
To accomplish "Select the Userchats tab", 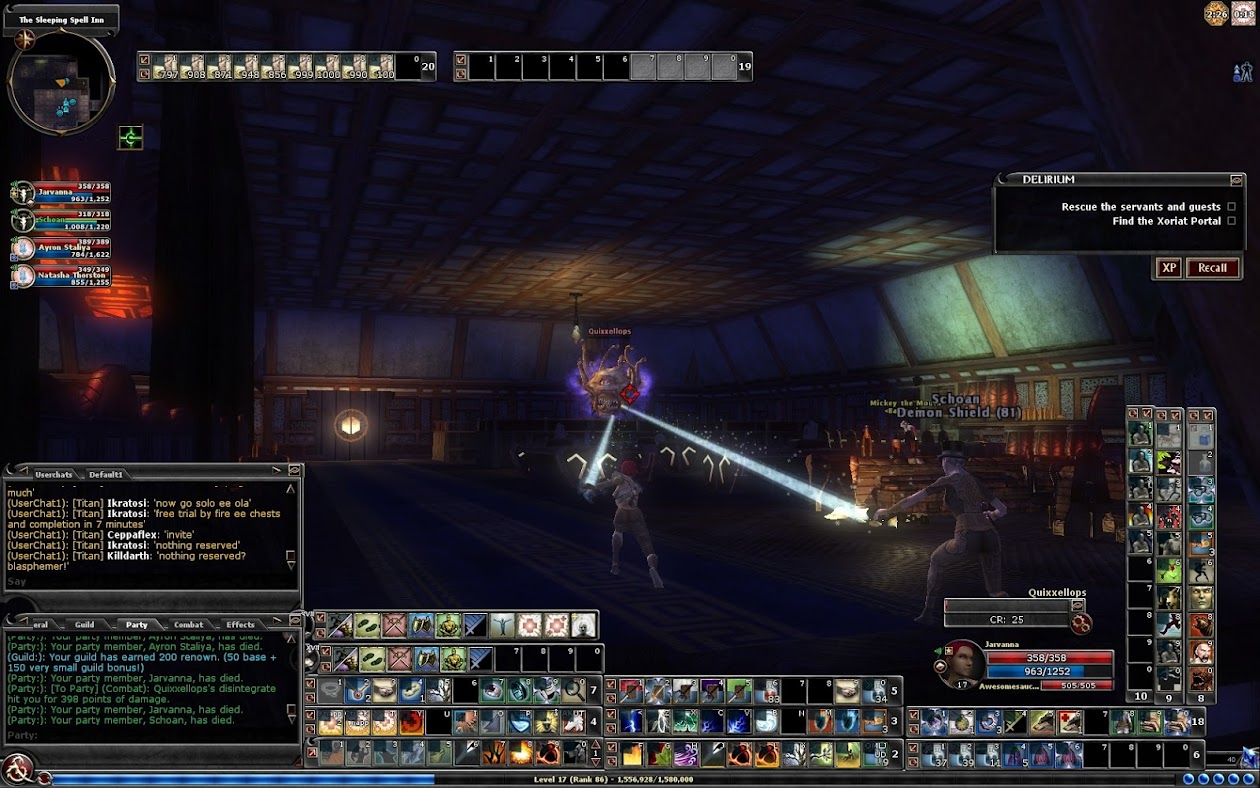I will (x=53, y=474).
